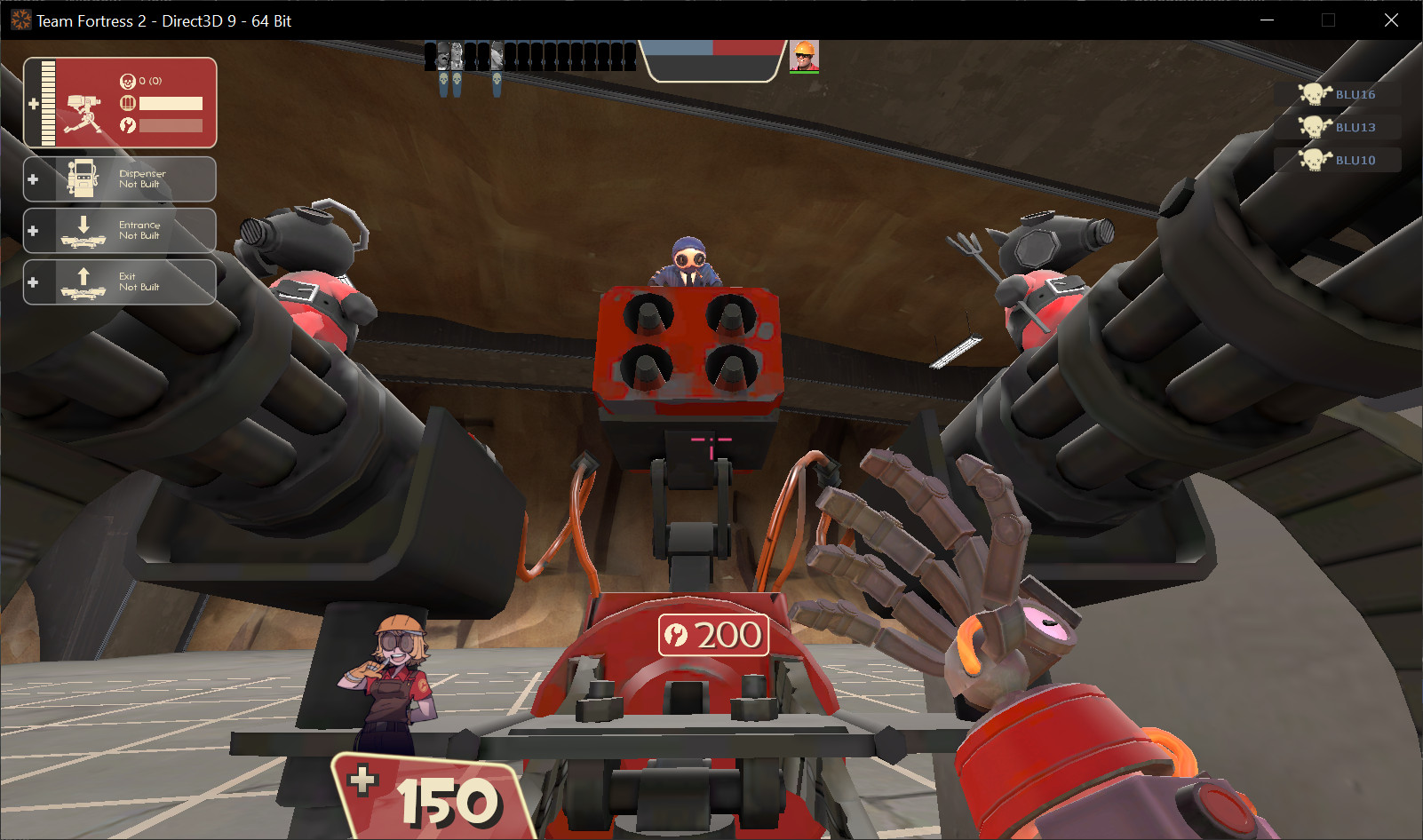Expand the Dispenser panel via plus sign
This screenshot has height=840, width=1423.
33,178
